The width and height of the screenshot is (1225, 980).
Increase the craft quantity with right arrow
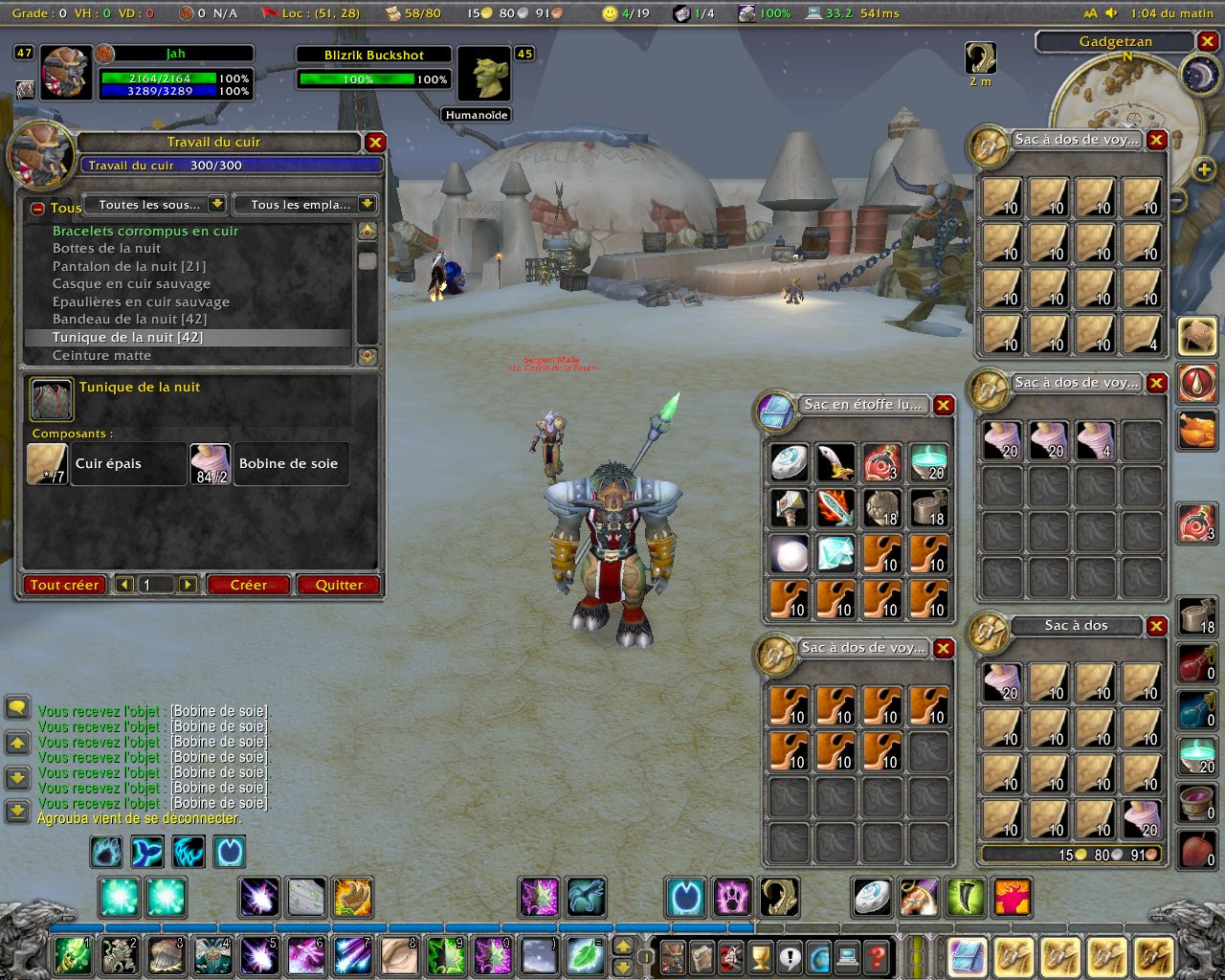point(188,585)
